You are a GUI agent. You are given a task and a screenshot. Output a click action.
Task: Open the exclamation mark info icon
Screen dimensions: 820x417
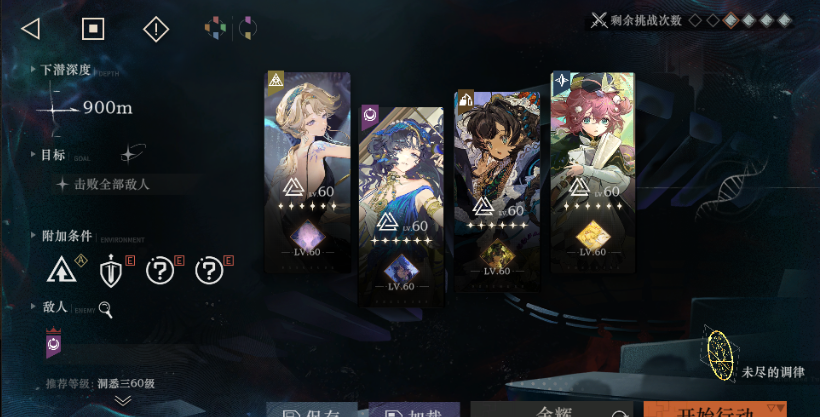point(156,29)
